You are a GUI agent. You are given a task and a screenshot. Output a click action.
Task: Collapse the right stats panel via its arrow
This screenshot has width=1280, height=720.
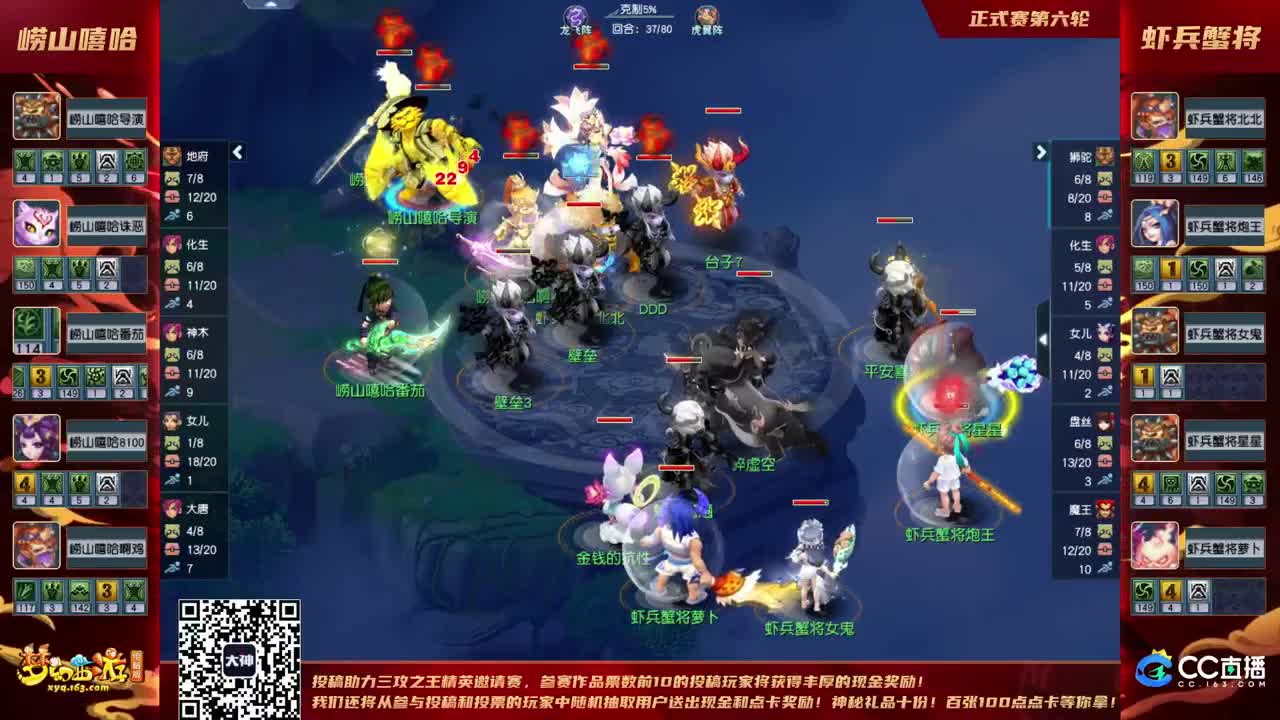[1040, 153]
